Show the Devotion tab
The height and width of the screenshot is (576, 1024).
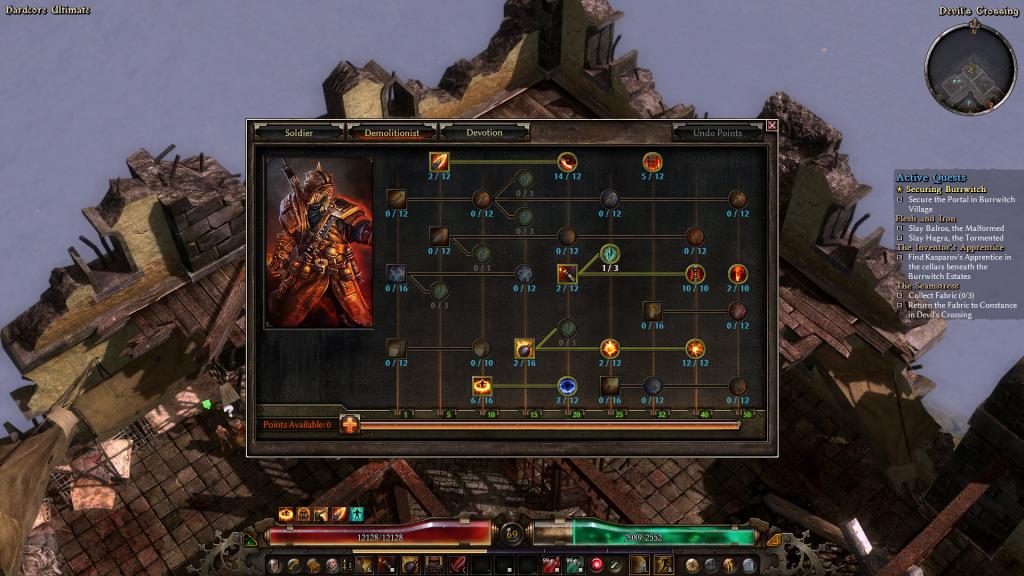485,132
